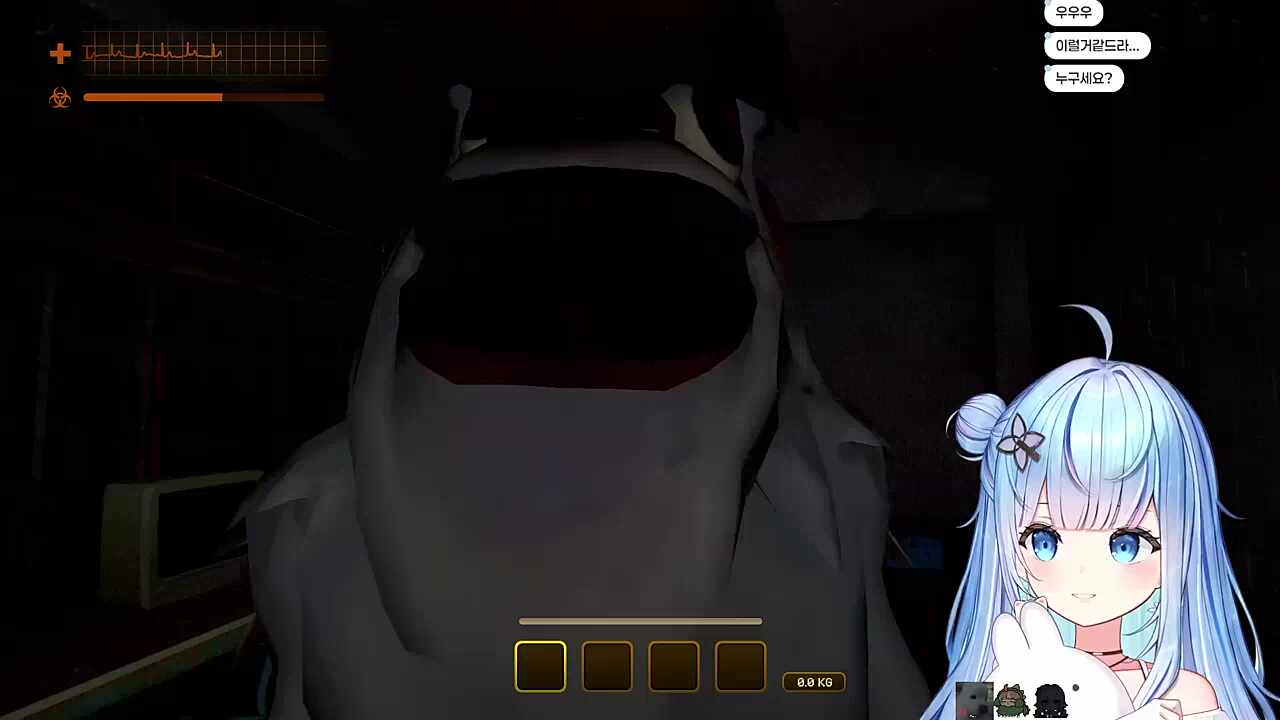Click the 0.0 KG weight indicator
The height and width of the screenshot is (720, 1280).
point(814,681)
